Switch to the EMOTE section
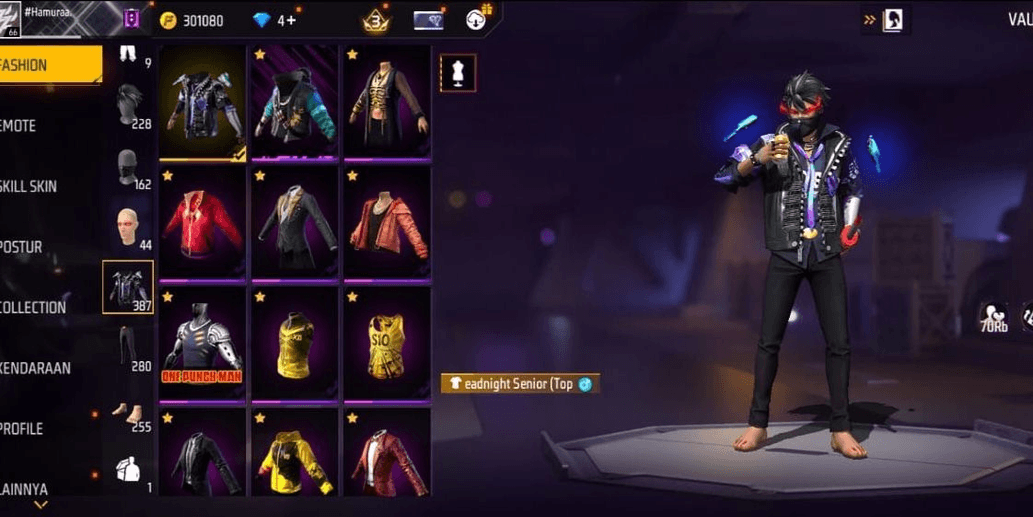1033x517 pixels. pyautogui.click(x=40, y=126)
